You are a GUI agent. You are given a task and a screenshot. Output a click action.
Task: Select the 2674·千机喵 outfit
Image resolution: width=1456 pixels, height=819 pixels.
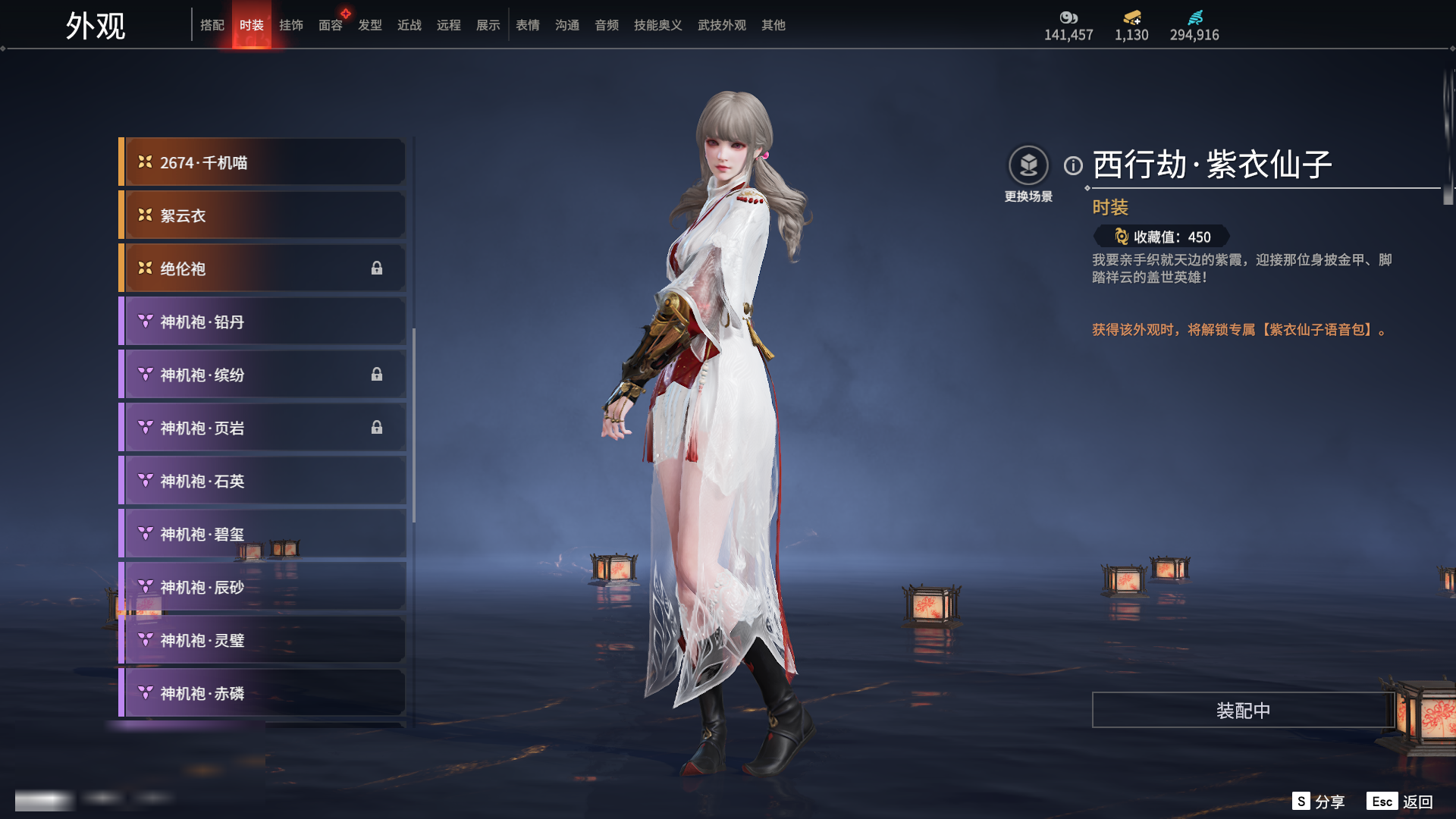(262, 162)
